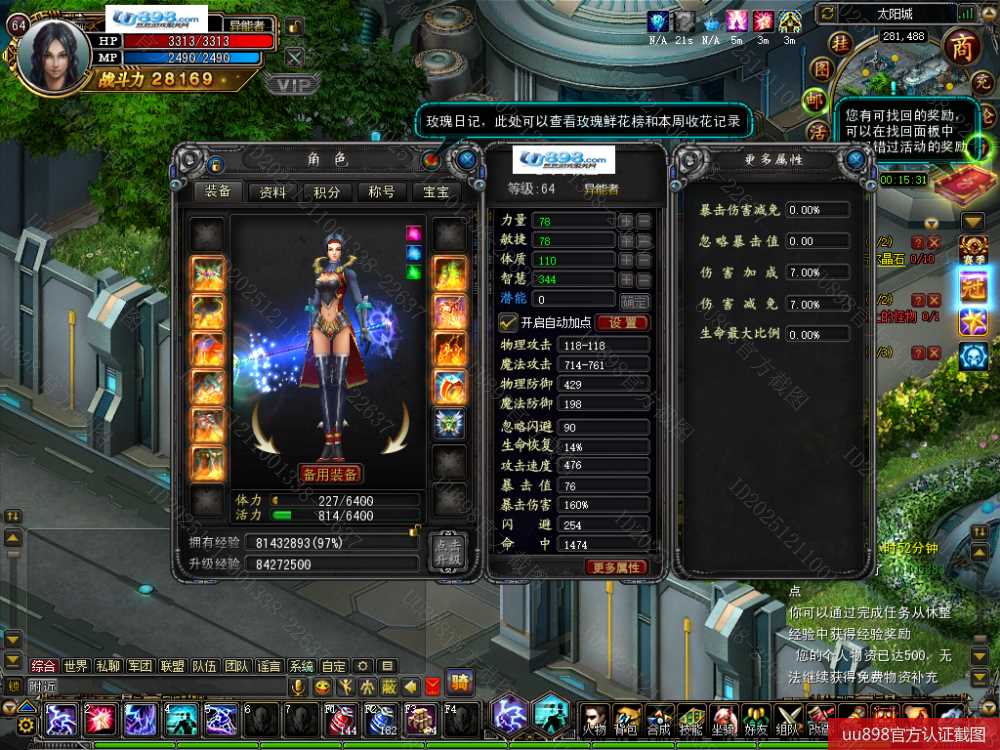The height and width of the screenshot is (750, 1000).
Task: Switch chat to the 世界 channel
Action: tap(75, 666)
